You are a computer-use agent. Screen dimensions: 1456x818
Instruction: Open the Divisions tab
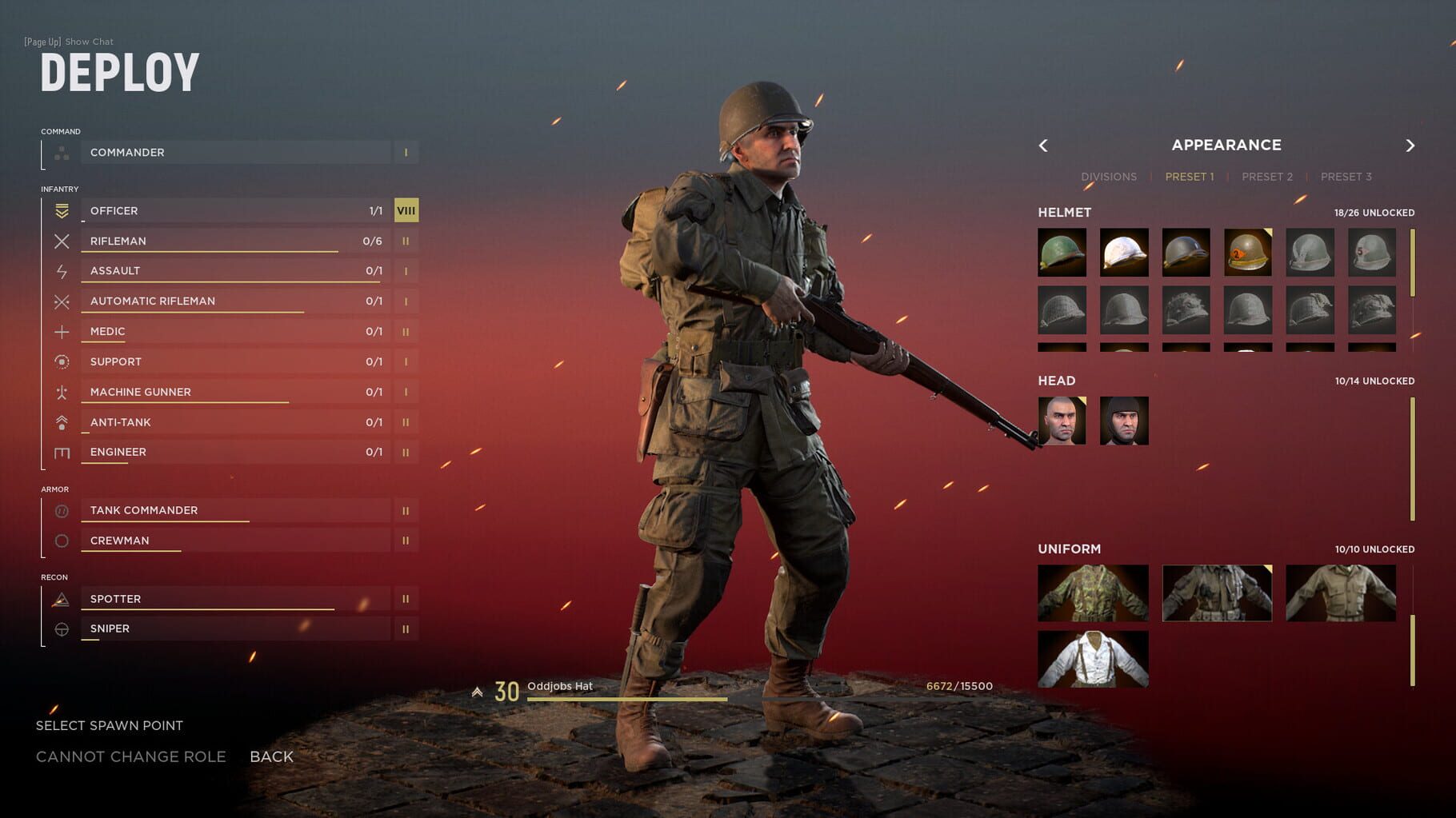[1109, 176]
